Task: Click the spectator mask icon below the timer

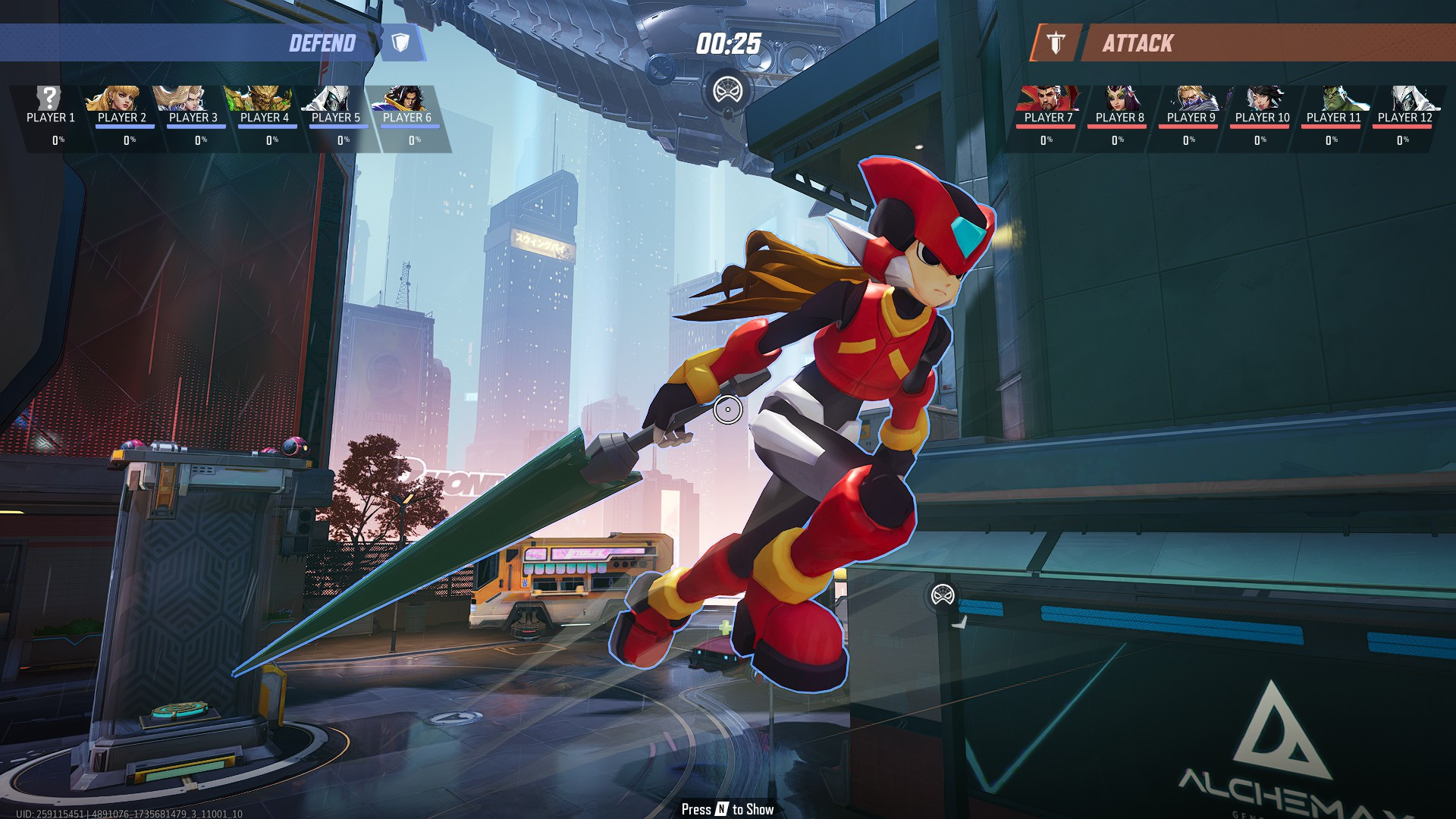Action: tap(727, 87)
